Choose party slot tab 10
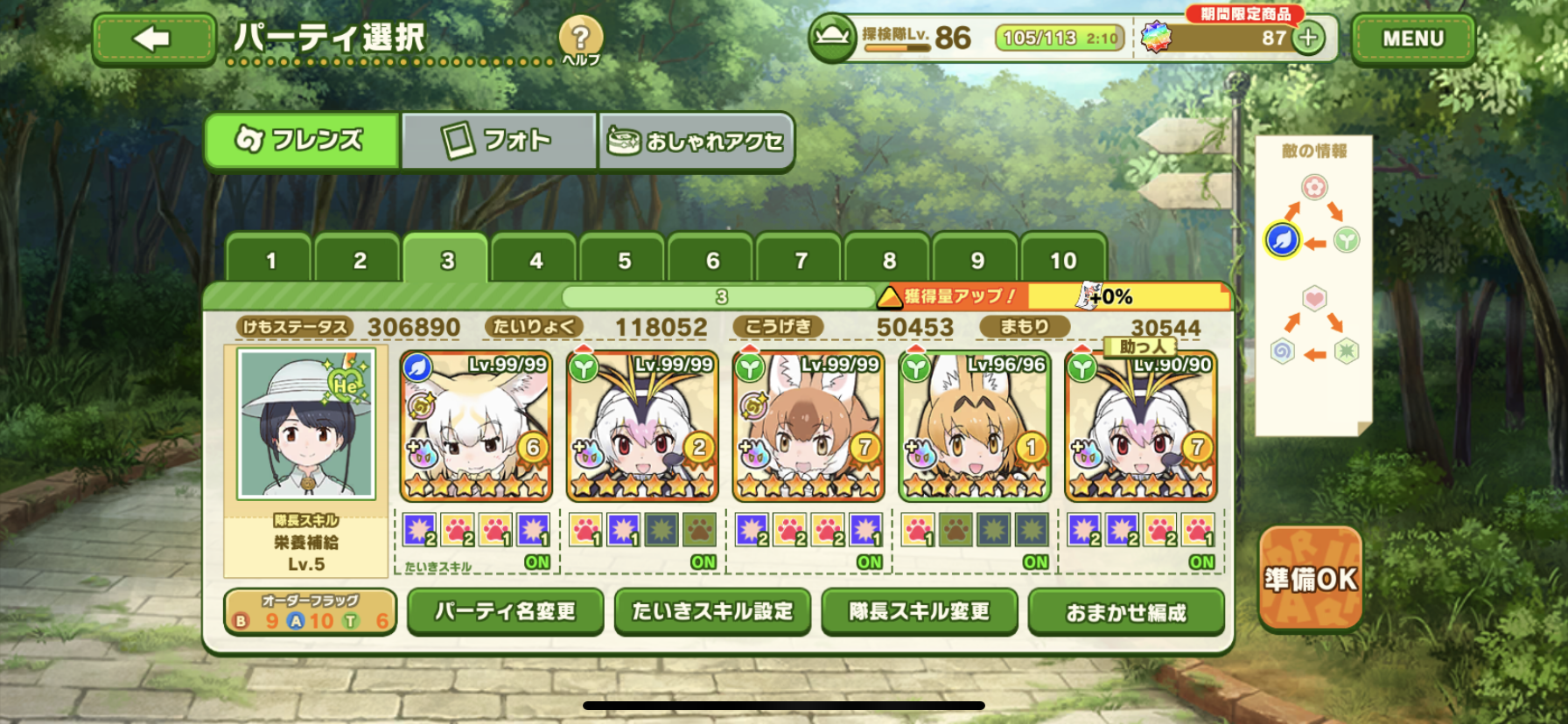Image resolution: width=1568 pixels, height=724 pixels. click(1063, 261)
